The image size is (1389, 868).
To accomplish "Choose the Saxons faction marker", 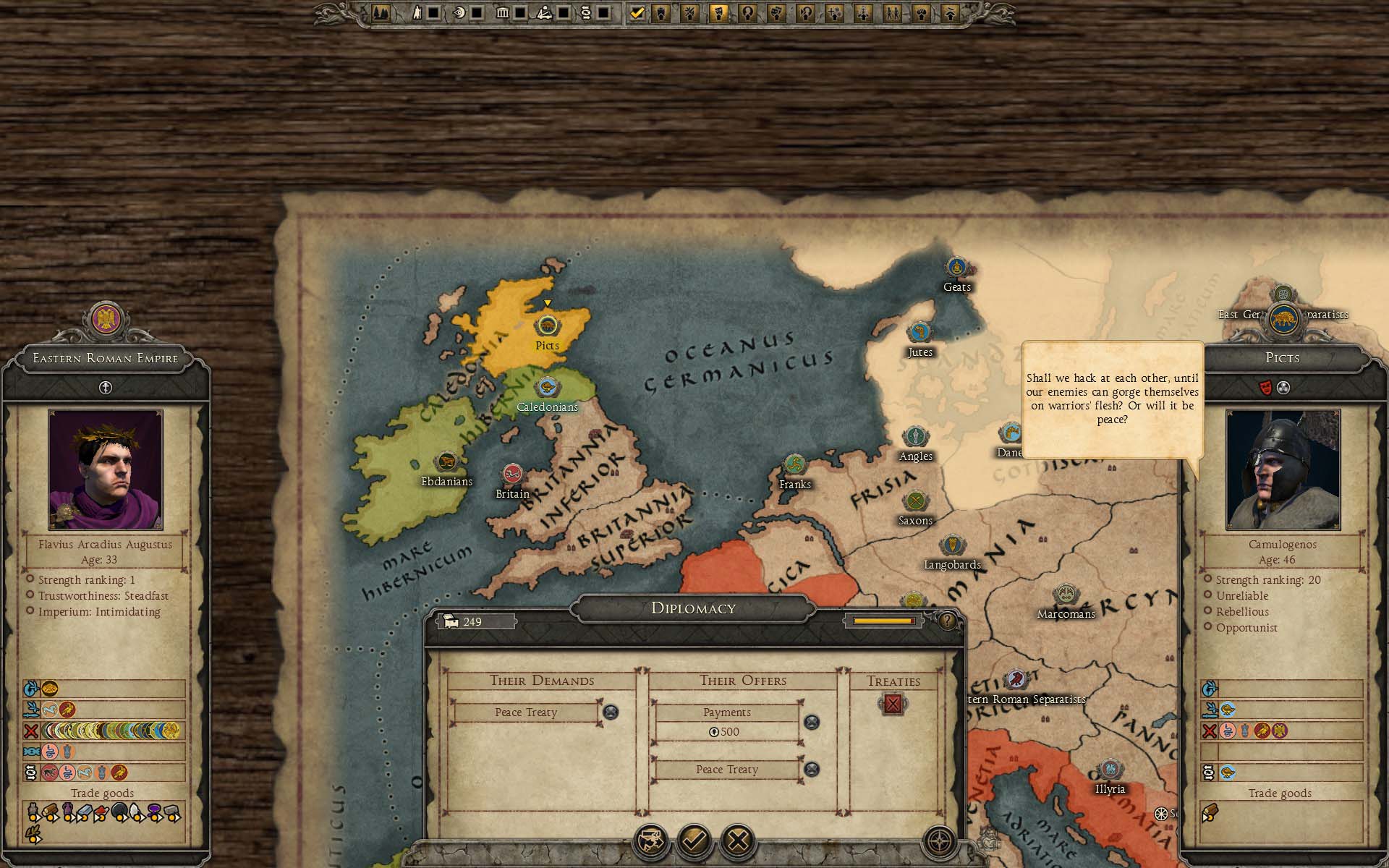I will tap(915, 501).
